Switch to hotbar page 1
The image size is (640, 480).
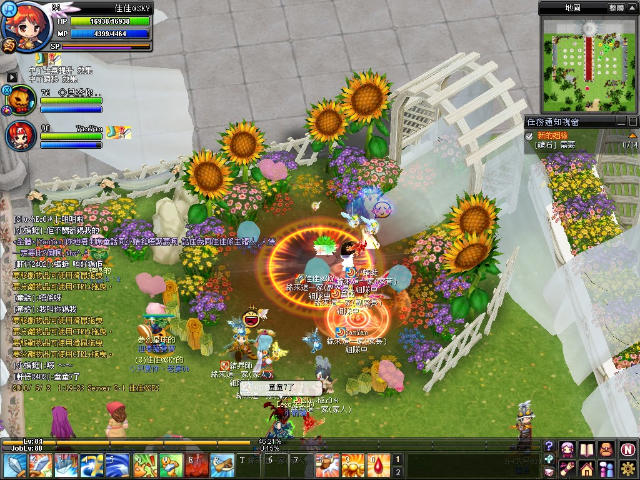pyautogui.click(x=397, y=459)
